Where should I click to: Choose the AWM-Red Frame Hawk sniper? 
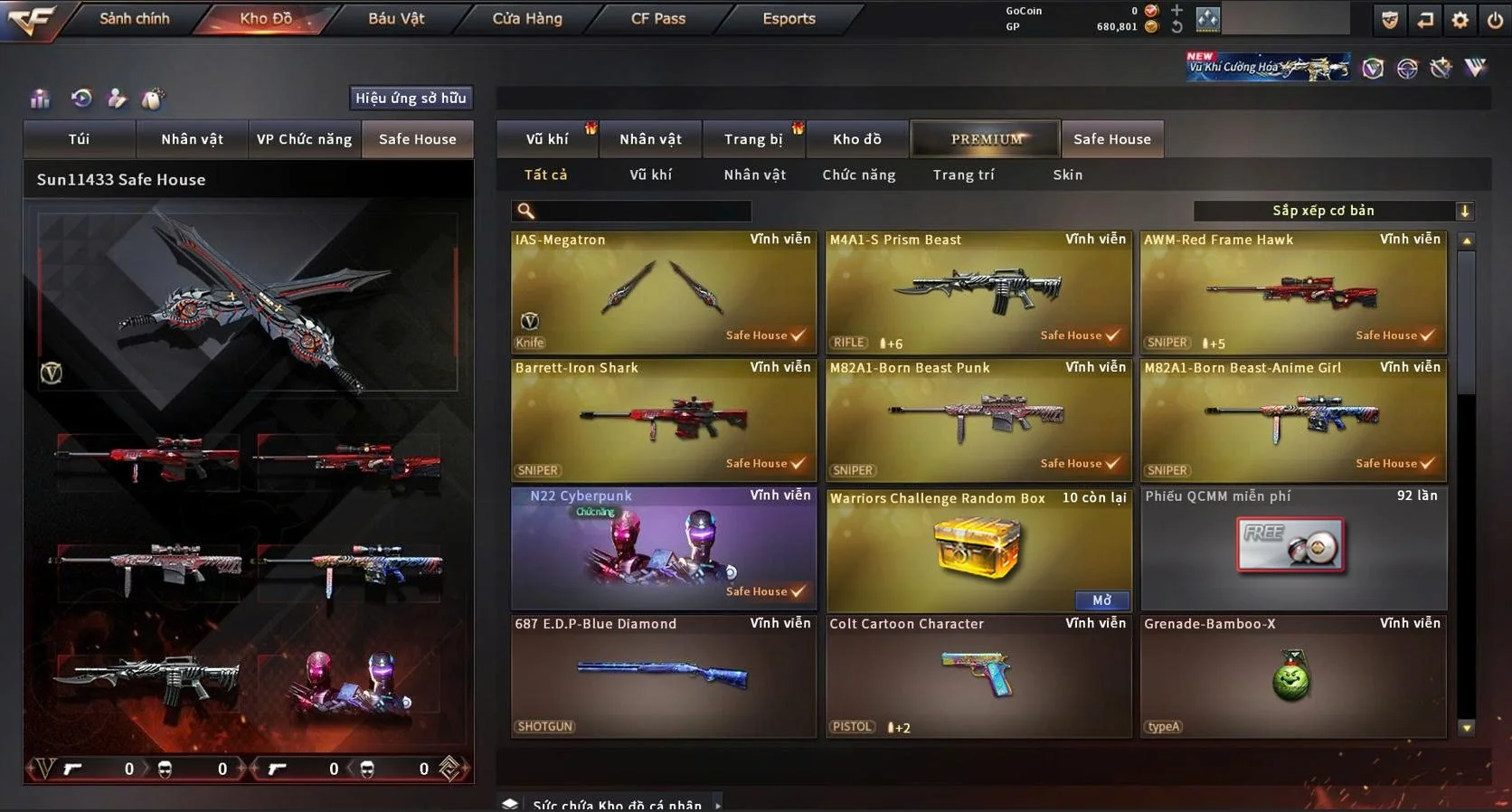1292,291
